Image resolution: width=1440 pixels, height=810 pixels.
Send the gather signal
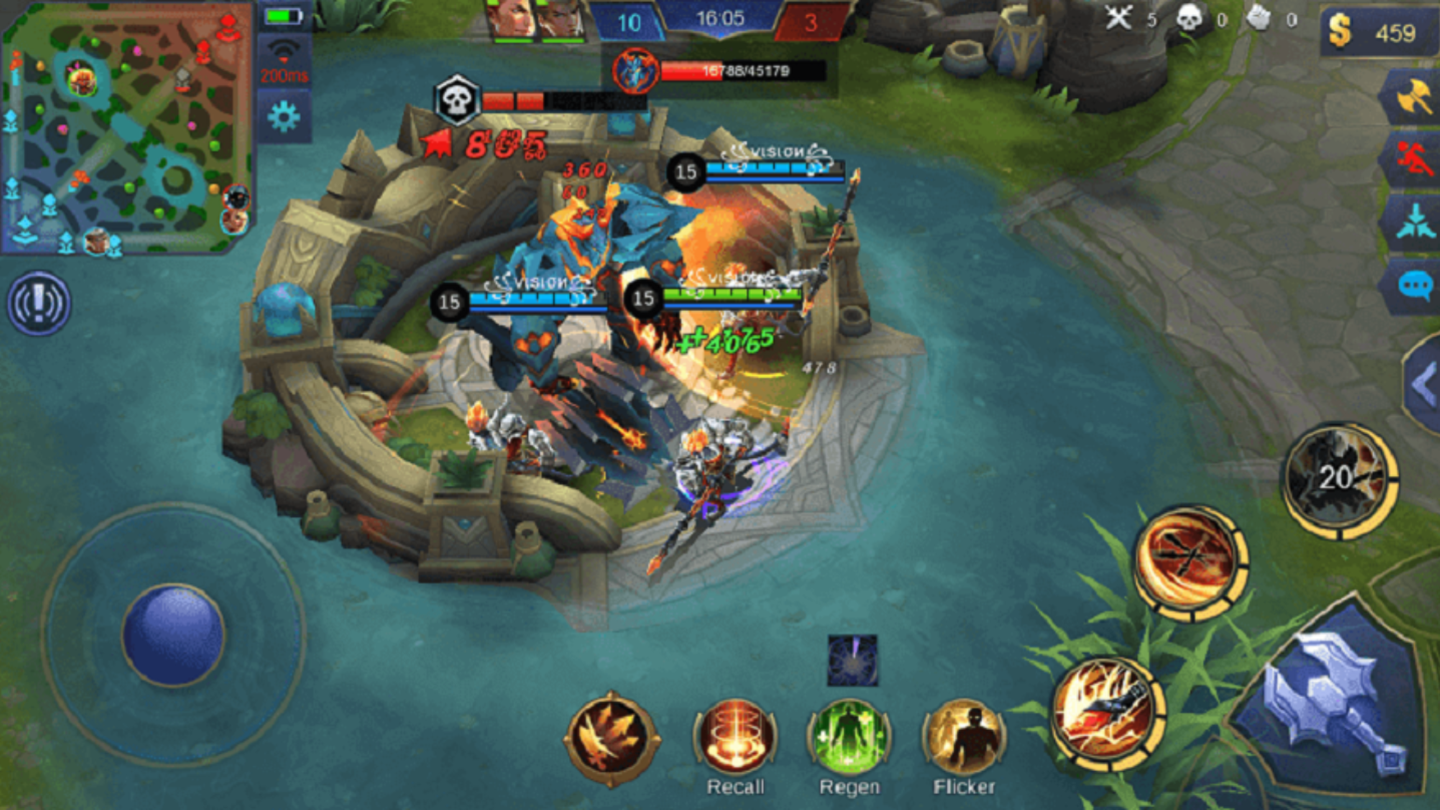click(1410, 222)
